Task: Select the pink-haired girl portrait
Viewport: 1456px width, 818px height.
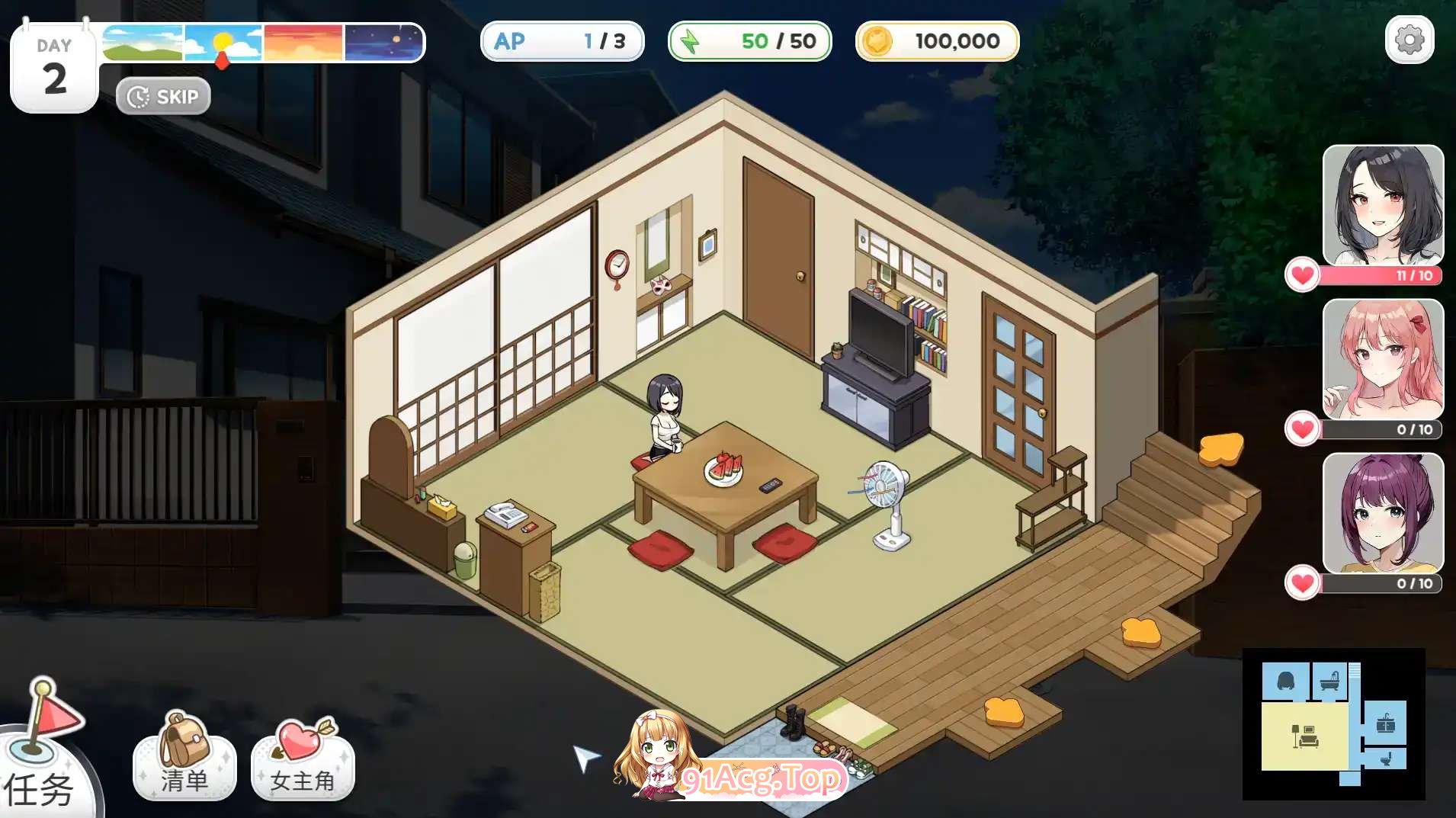Action: pos(1382,360)
